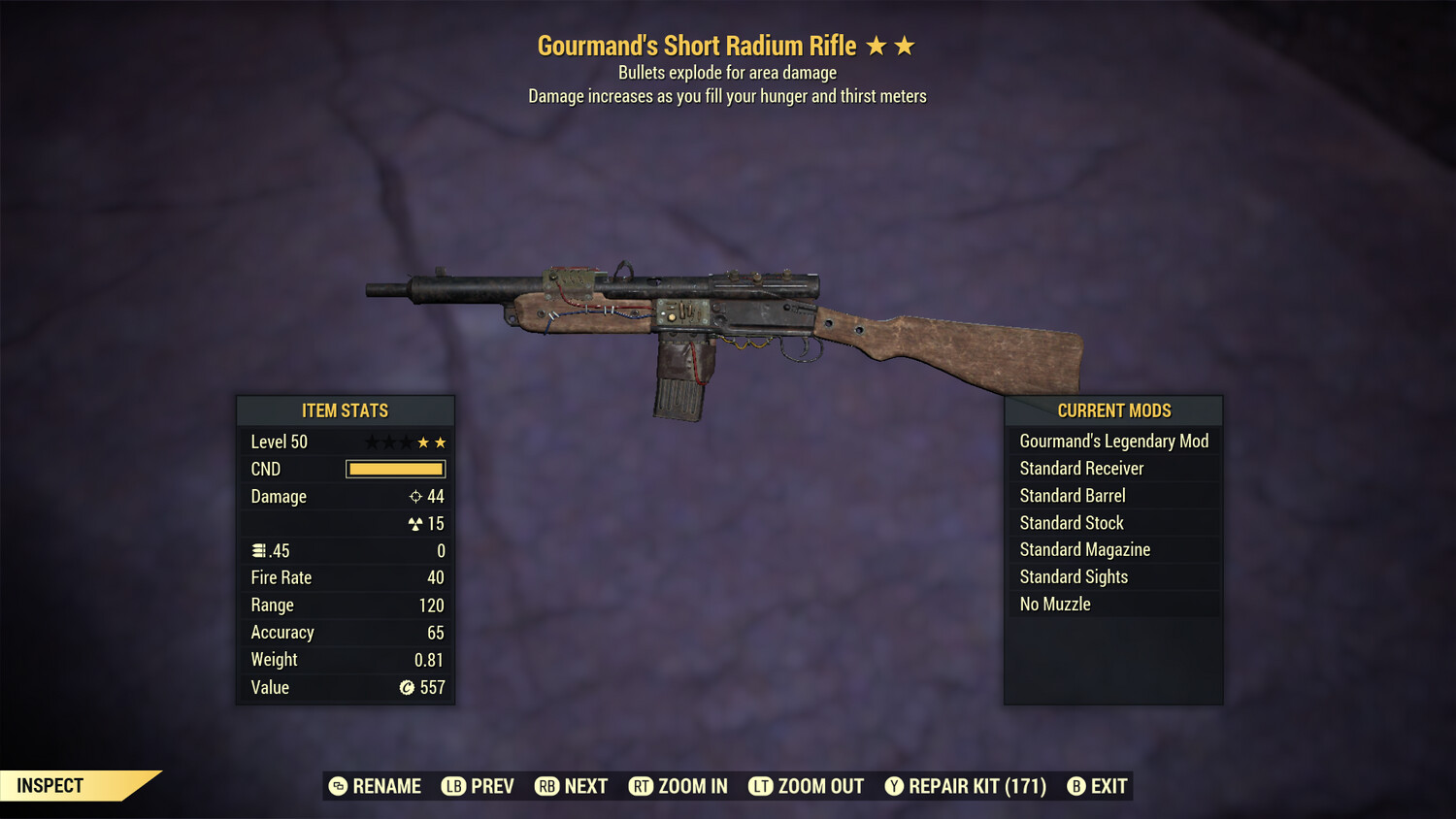Expand the Gourmand's Legendary Mod entry
The image size is (1456, 819).
tap(1113, 441)
